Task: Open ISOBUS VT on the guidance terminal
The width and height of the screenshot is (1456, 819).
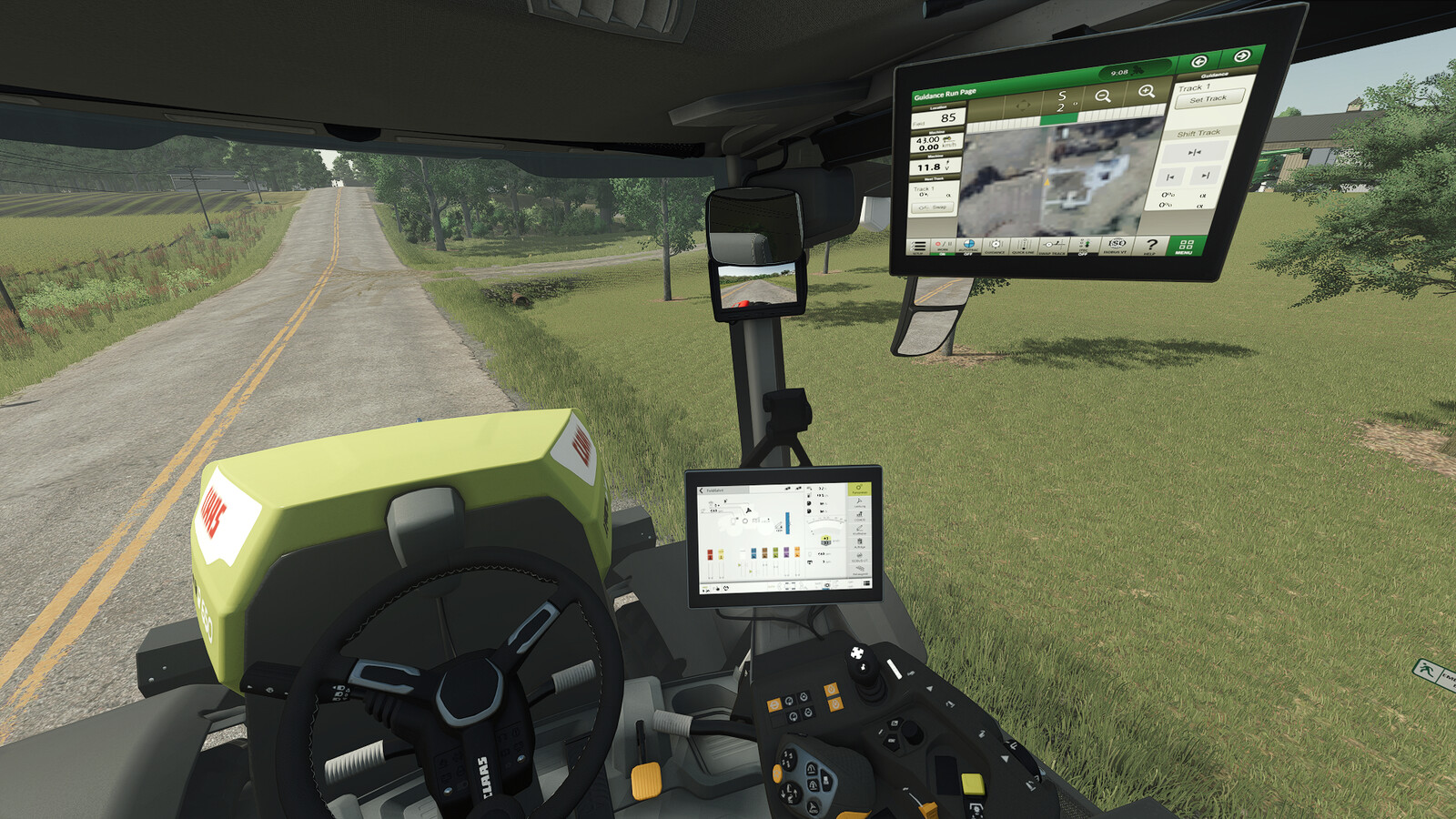Action: pyautogui.click(x=1117, y=246)
